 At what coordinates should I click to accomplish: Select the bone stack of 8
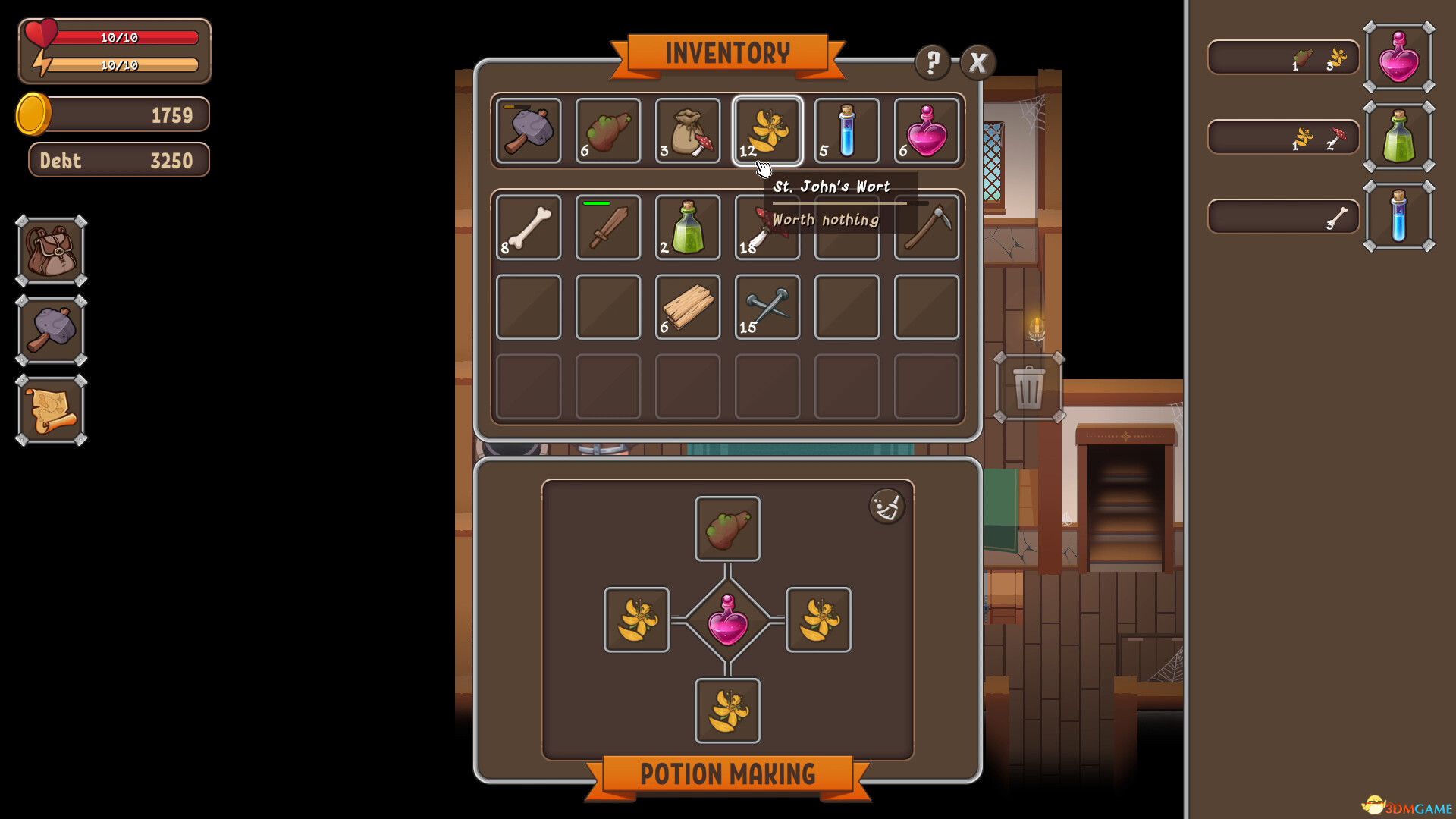point(529,227)
